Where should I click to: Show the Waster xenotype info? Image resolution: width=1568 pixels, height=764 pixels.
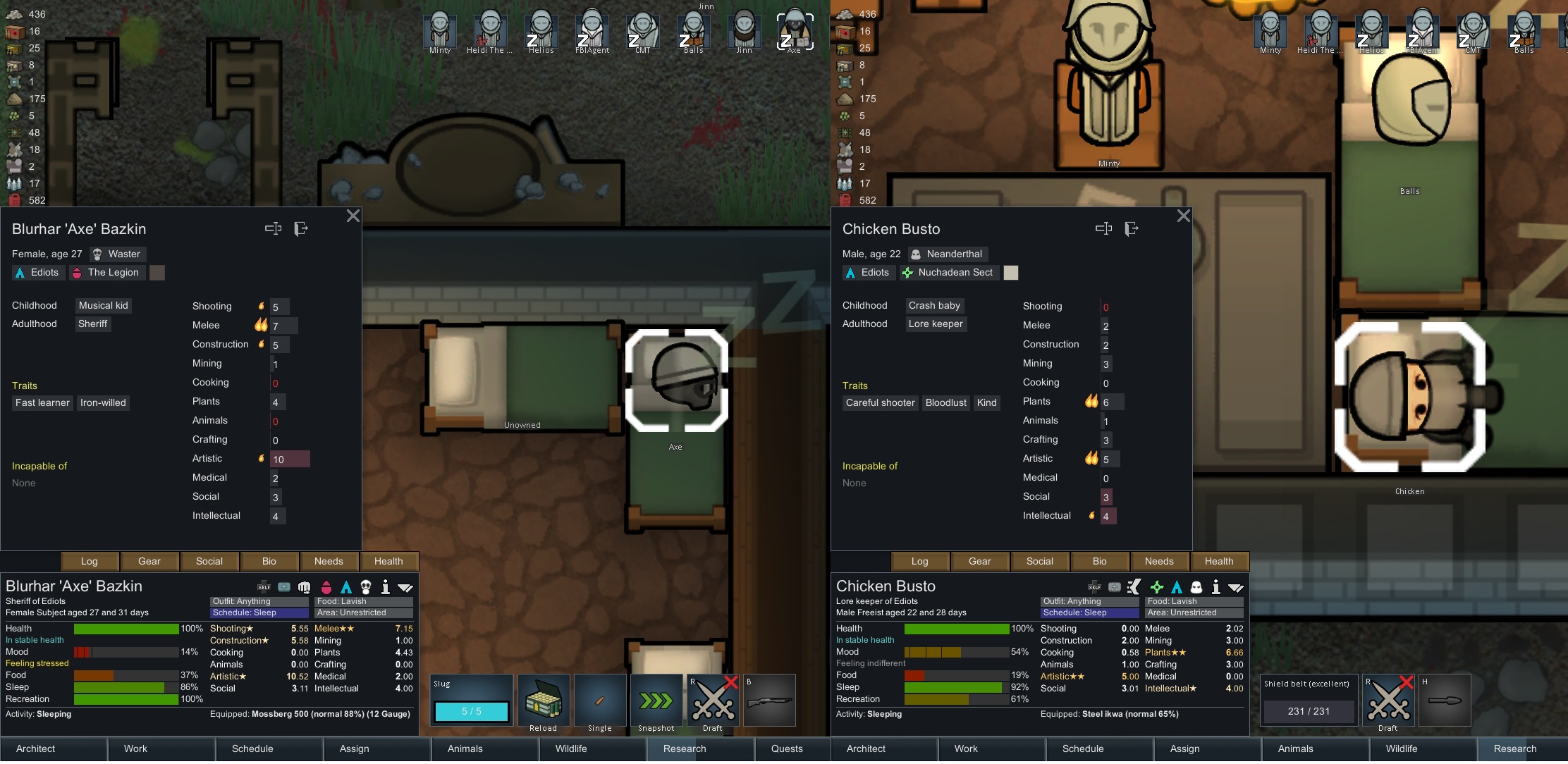117,254
